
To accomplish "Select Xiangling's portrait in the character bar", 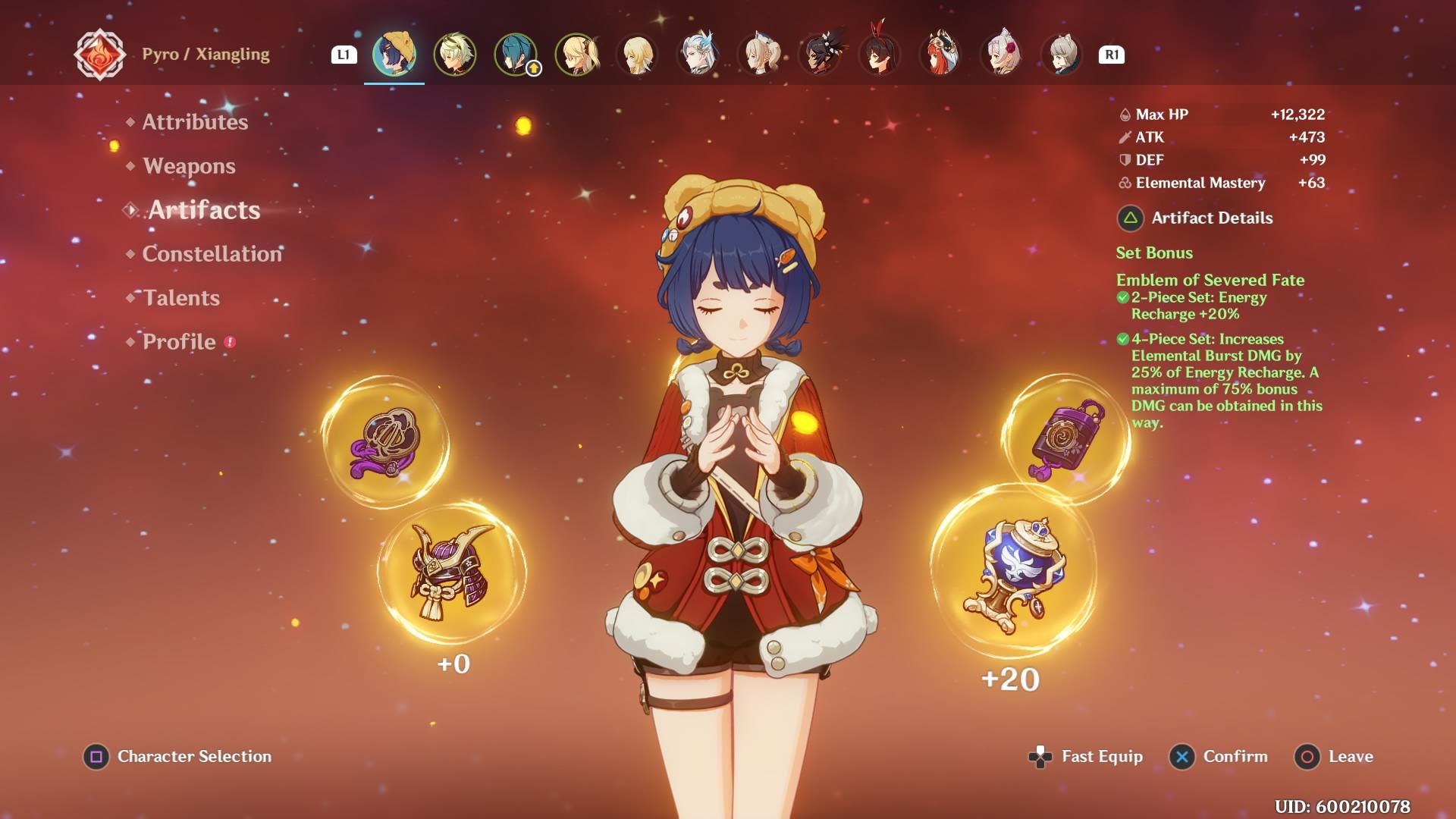I will coord(394,54).
